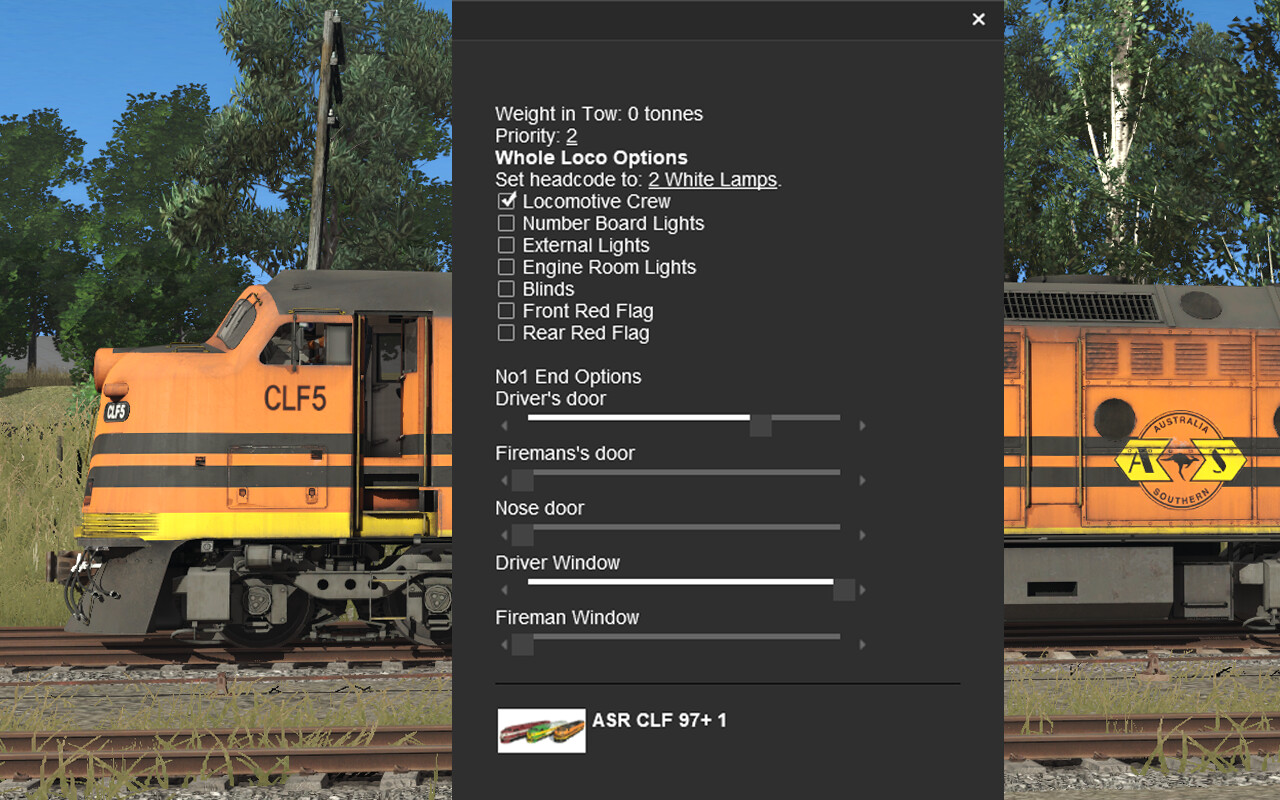The height and width of the screenshot is (800, 1280).
Task: Open the 2 White Lamps headcode link
Action: click(x=713, y=179)
